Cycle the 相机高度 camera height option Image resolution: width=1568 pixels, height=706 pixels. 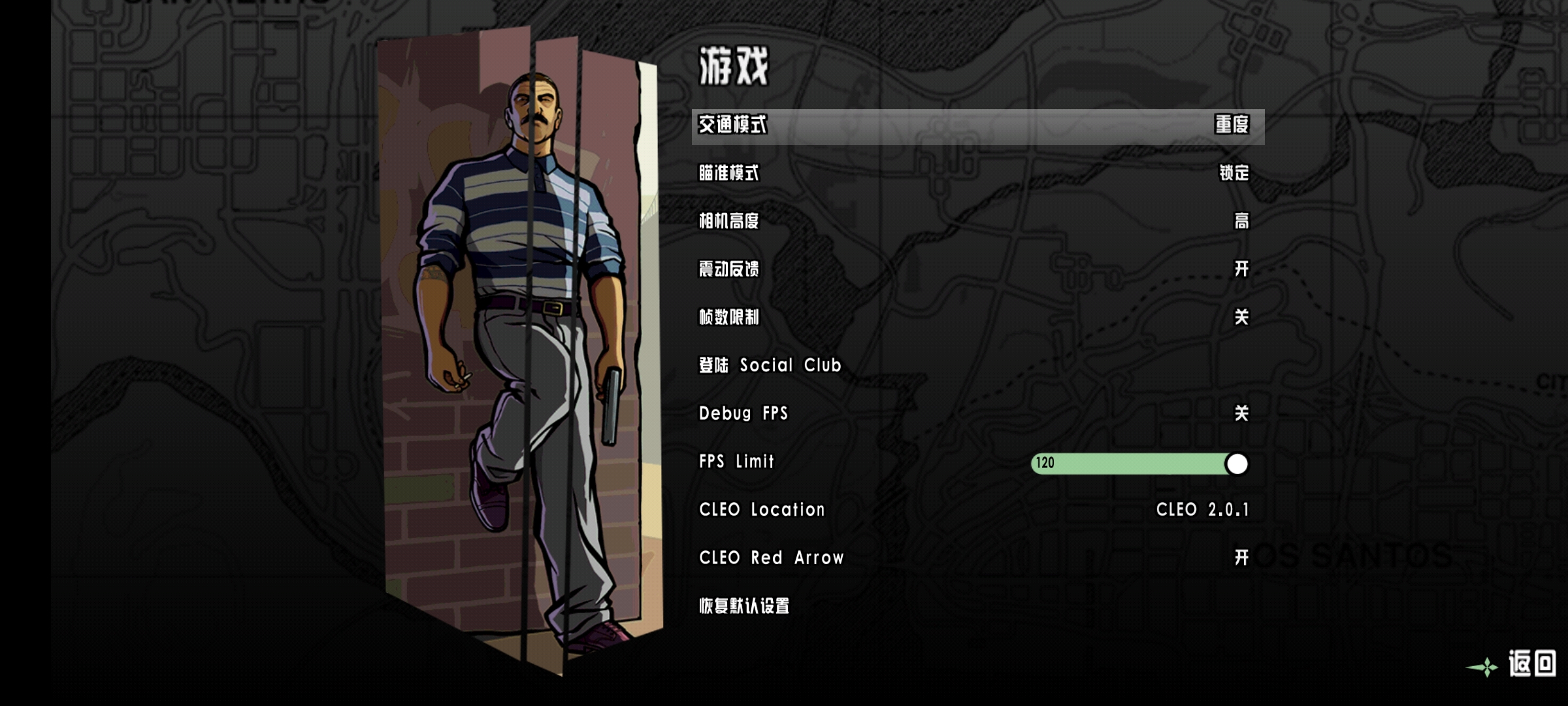977,222
